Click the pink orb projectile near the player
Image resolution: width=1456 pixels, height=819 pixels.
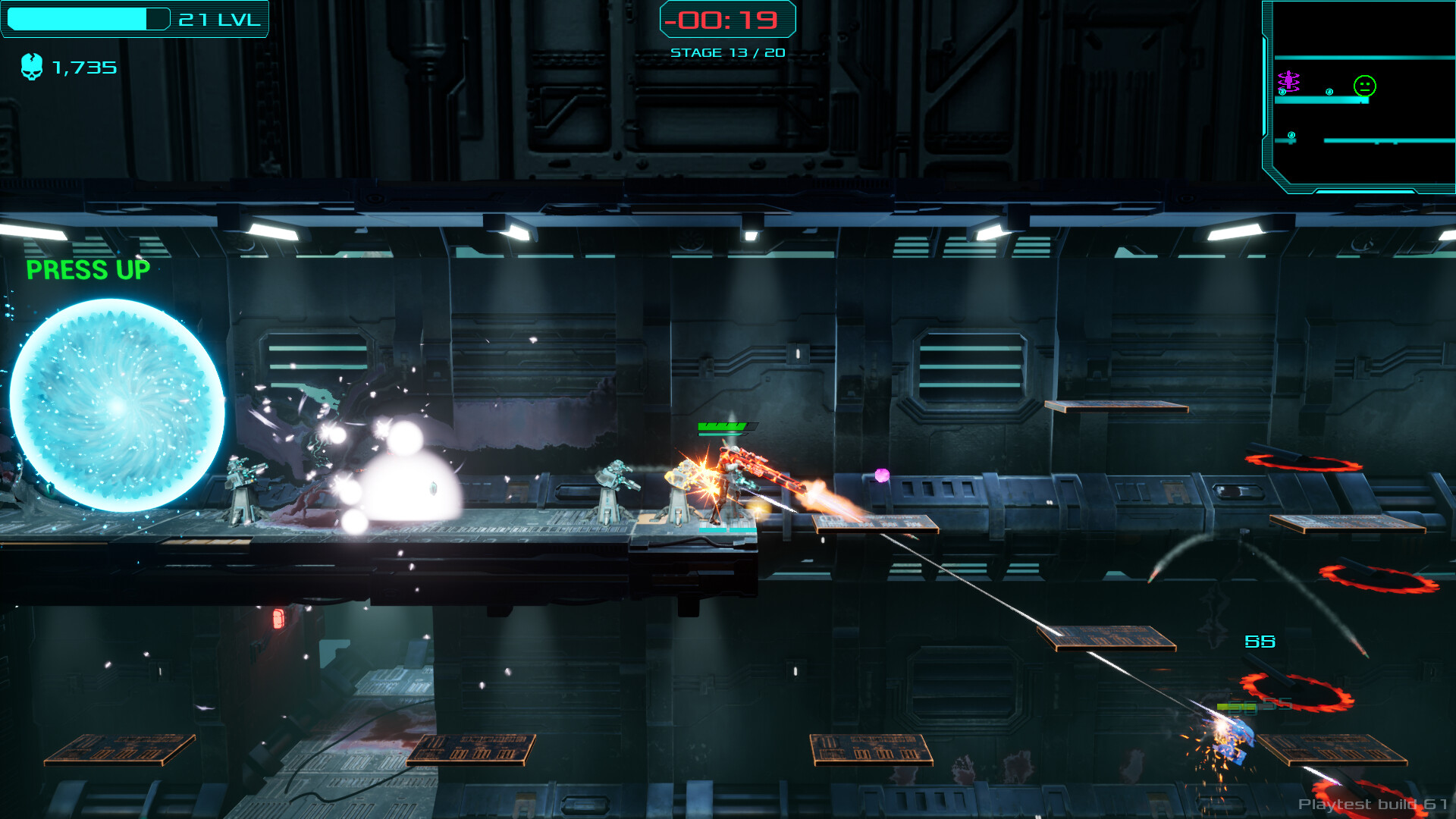tap(882, 477)
